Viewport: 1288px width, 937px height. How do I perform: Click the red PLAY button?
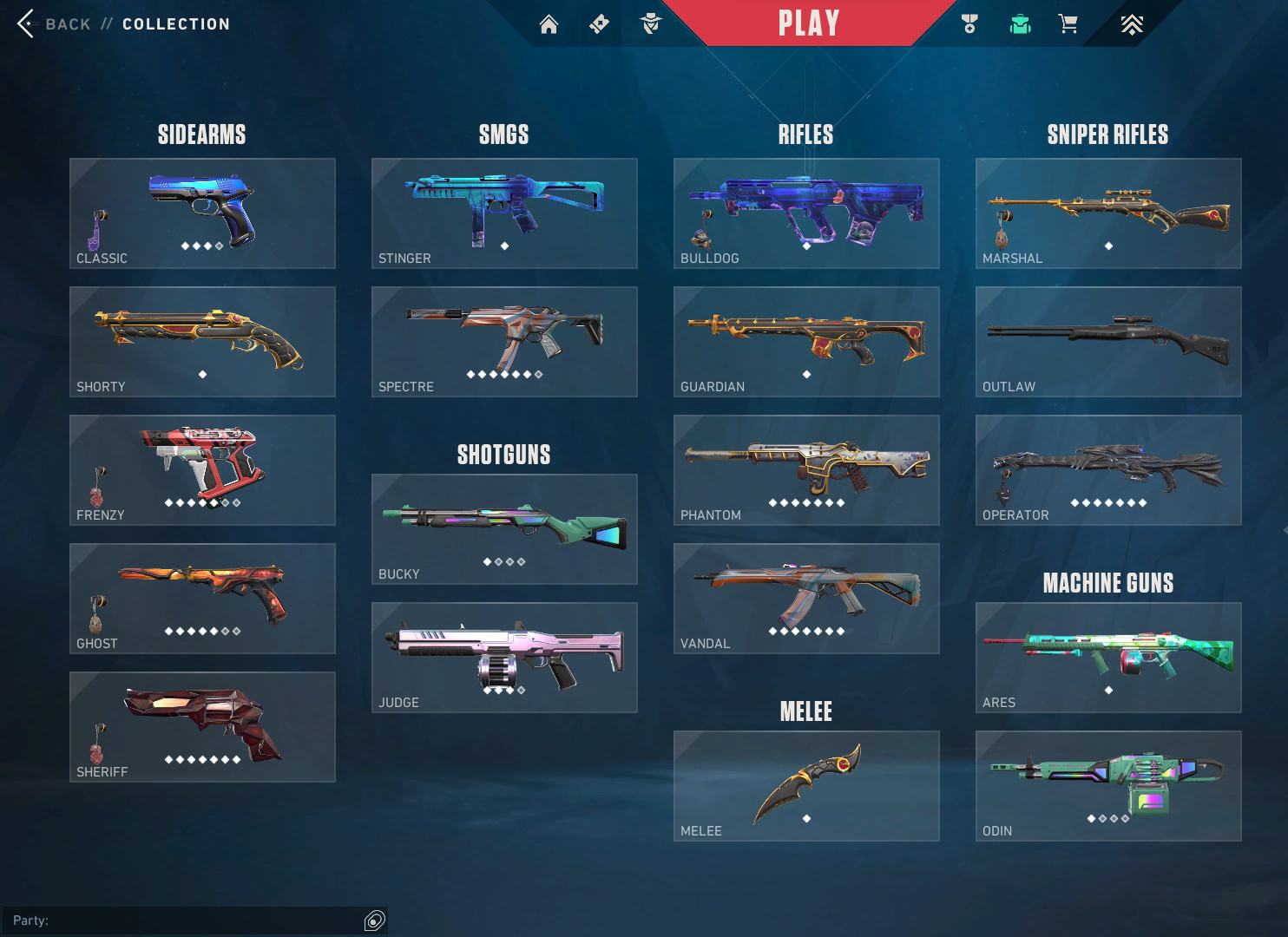coord(808,23)
